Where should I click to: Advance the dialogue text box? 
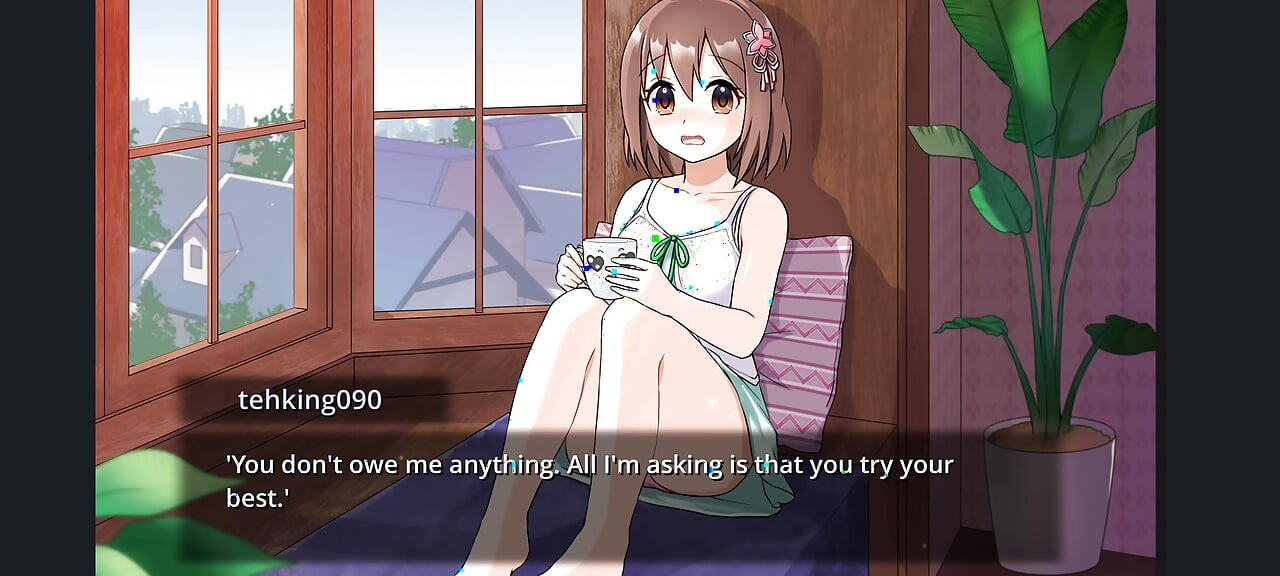tap(590, 480)
